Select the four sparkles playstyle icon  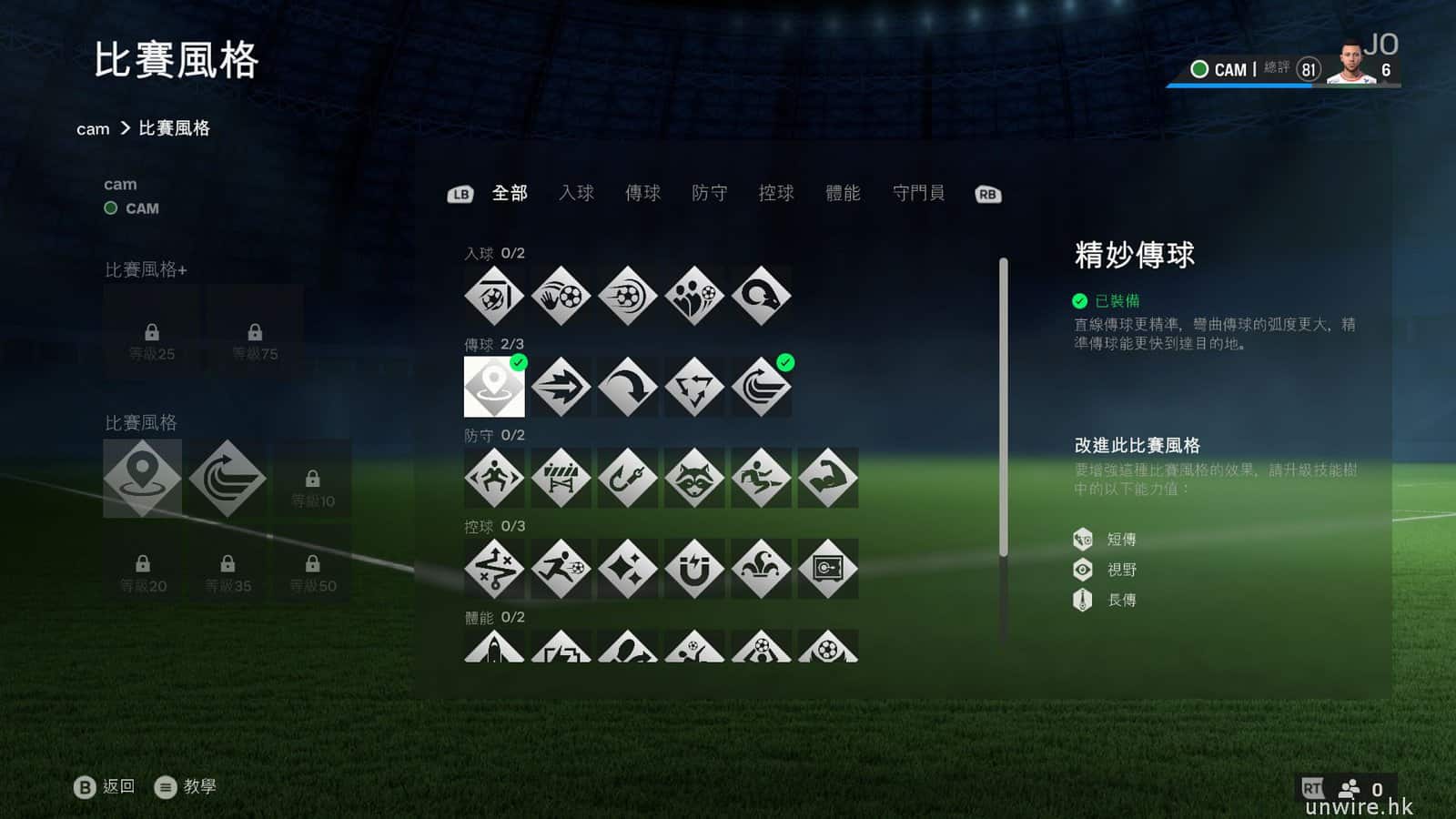coord(628,569)
